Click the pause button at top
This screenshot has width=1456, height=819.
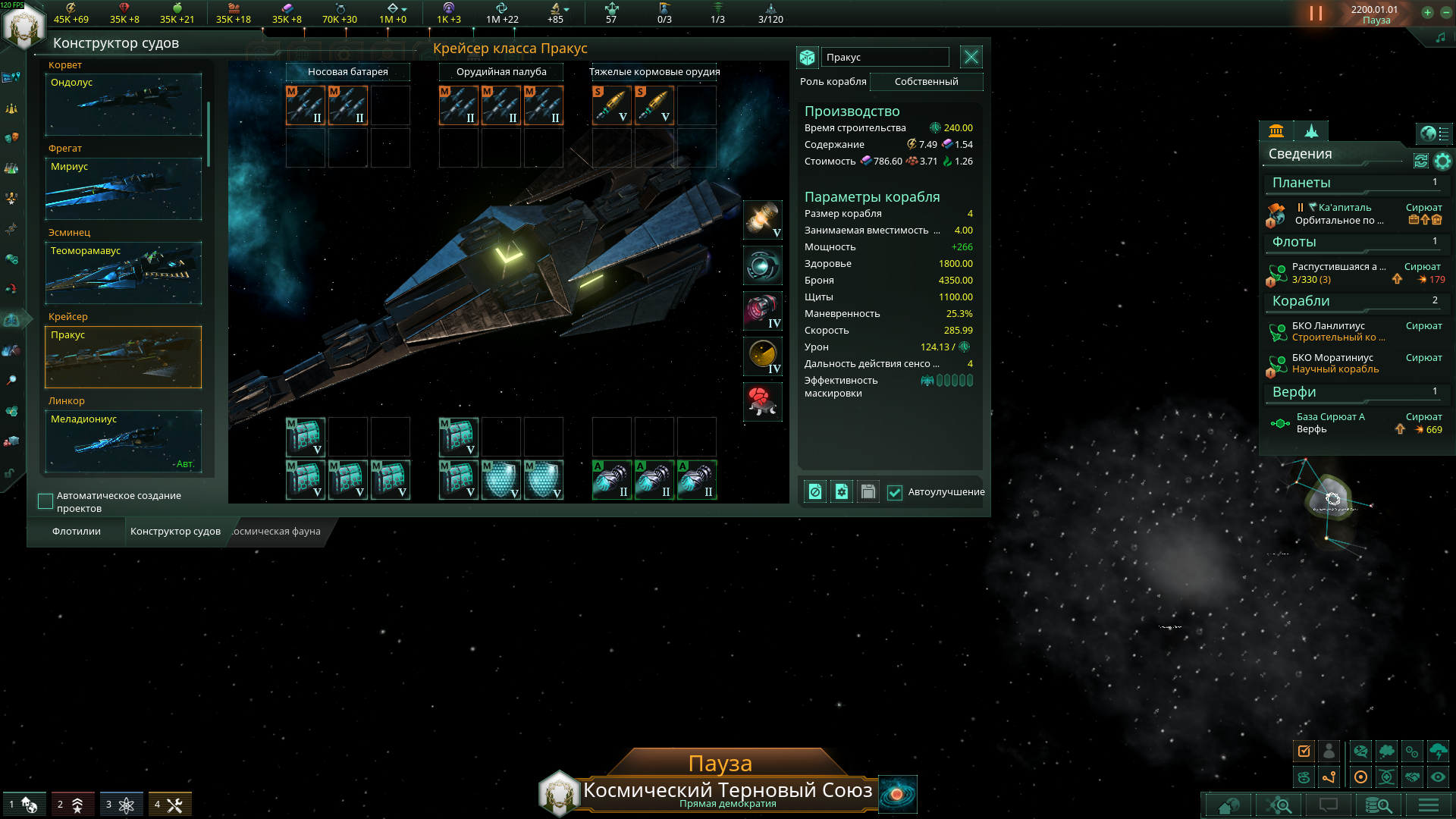coord(1316,14)
